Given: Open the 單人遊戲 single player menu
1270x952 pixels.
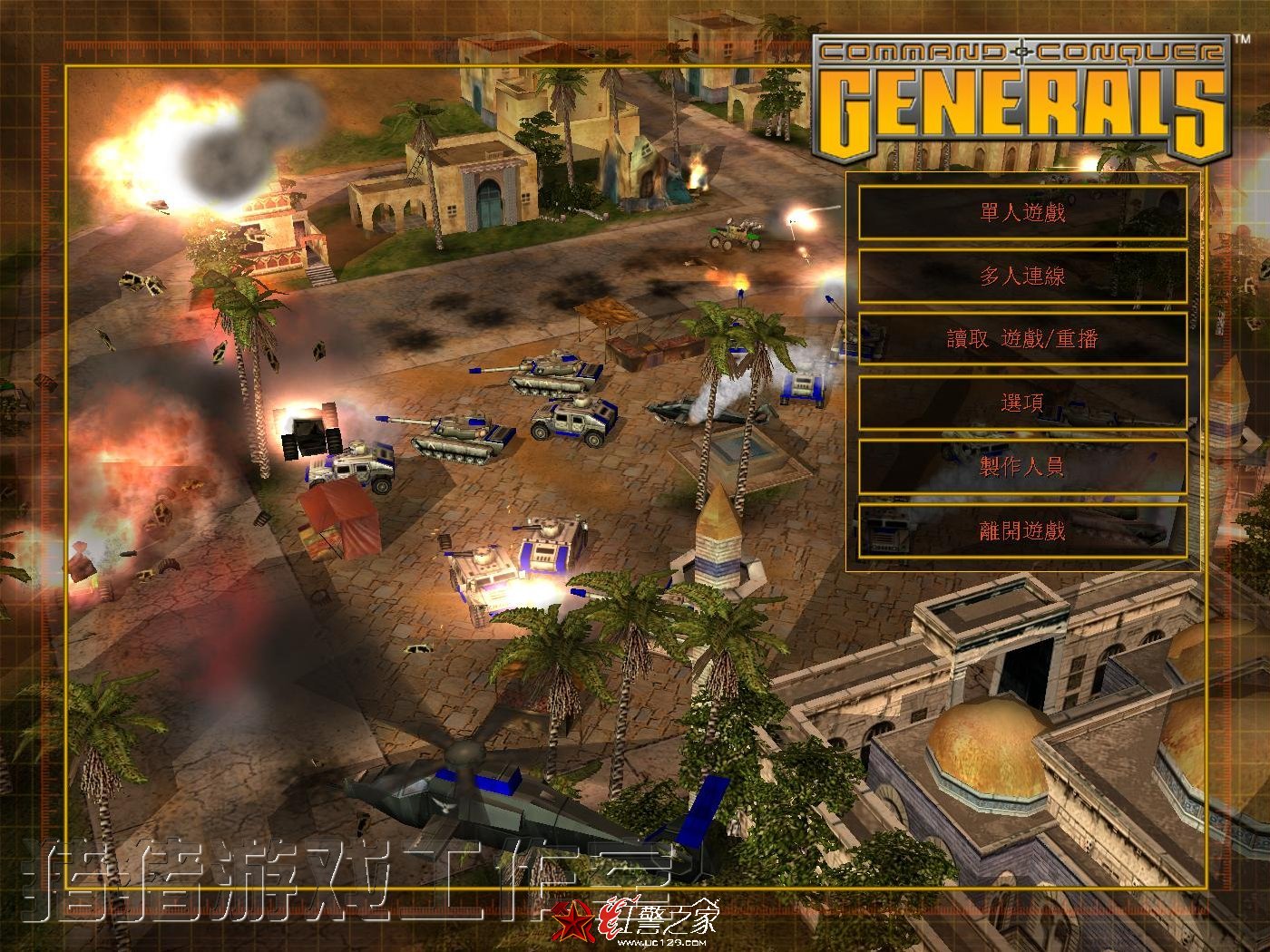Looking at the screenshot, I should [x=1022, y=213].
